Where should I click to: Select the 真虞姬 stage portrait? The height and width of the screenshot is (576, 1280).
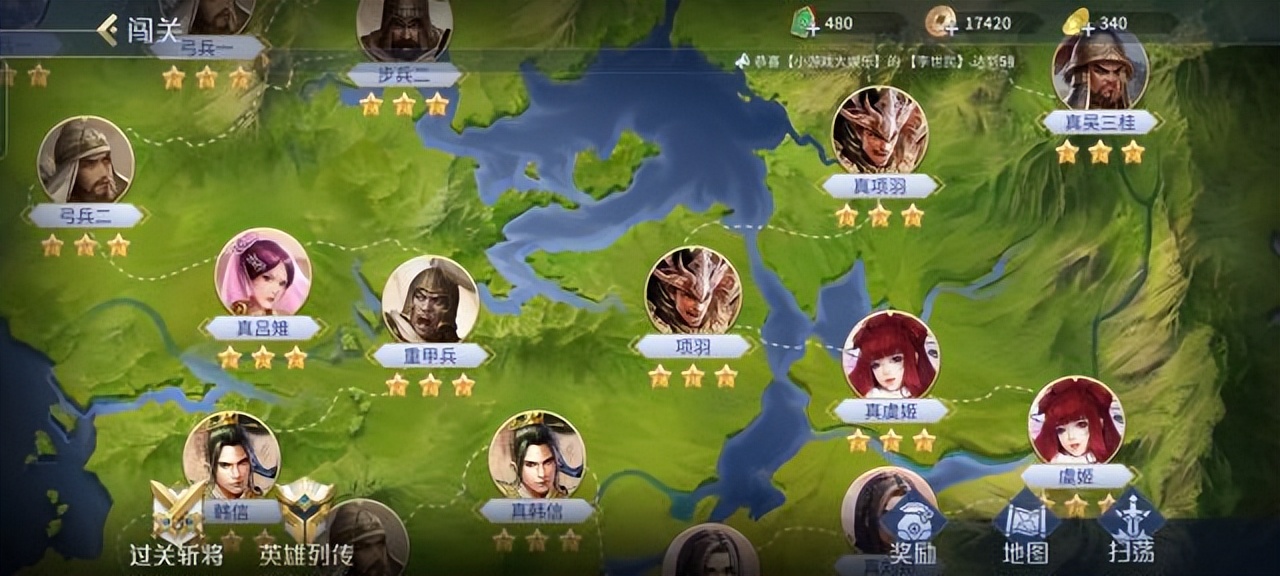[x=891, y=355]
